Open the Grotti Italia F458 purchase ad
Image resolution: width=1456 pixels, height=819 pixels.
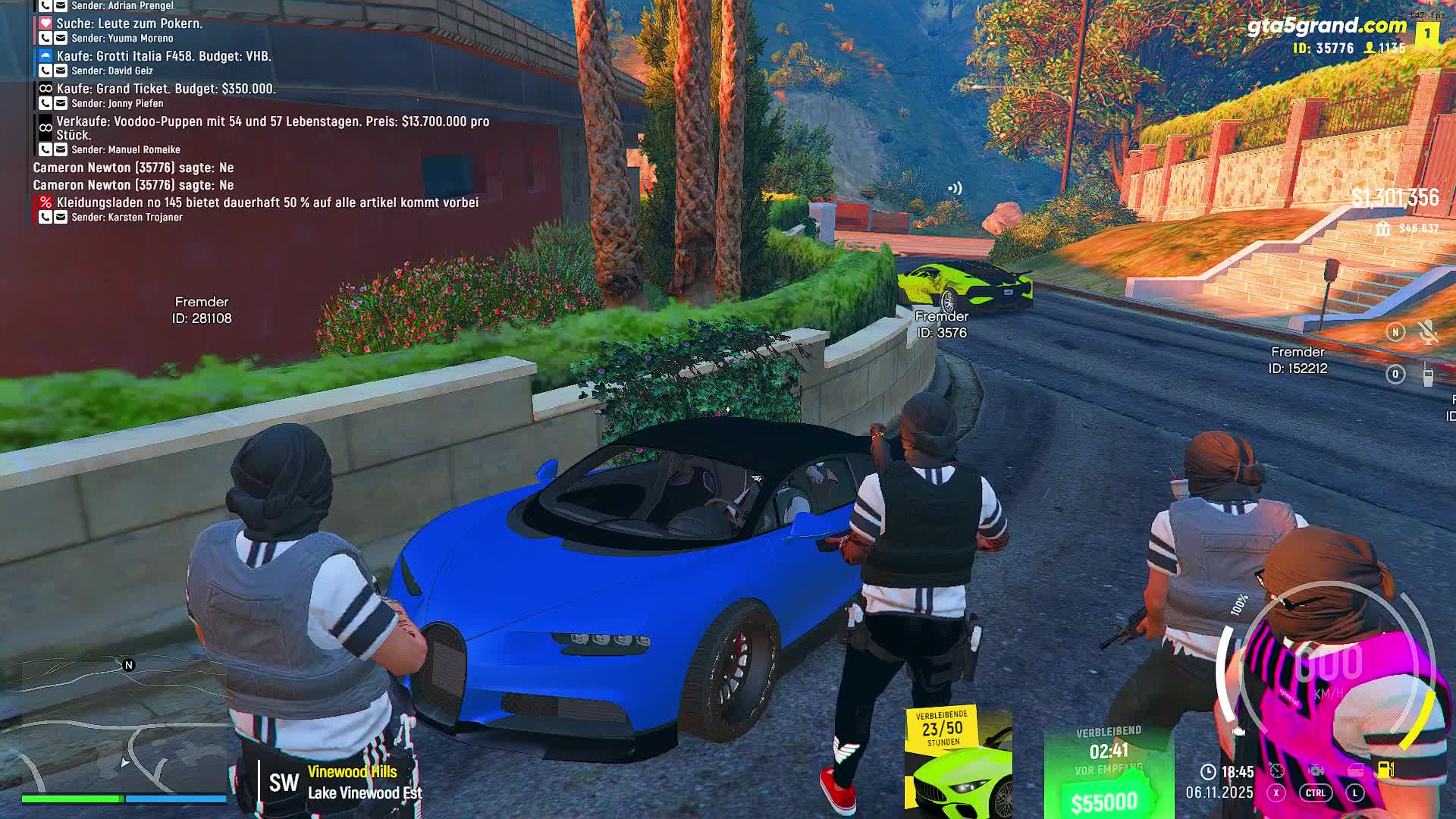click(x=163, y=56)
